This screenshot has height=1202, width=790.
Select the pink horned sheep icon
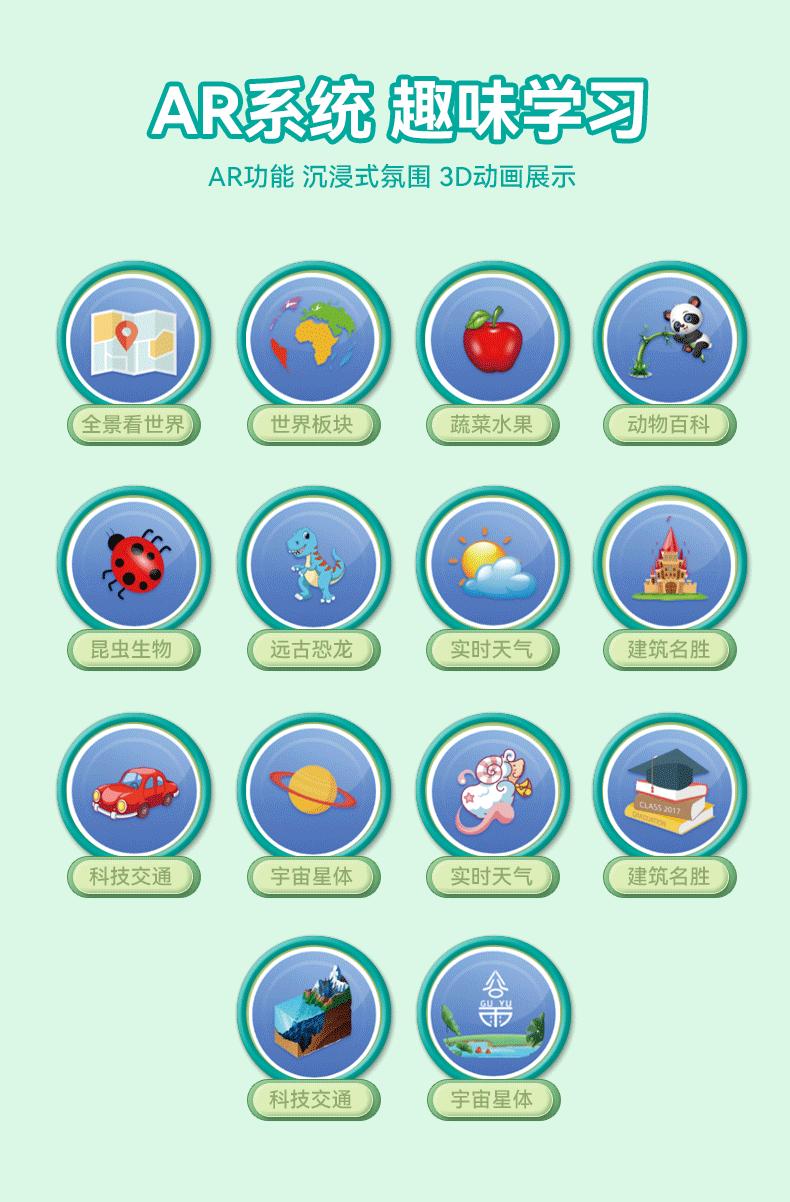pos(492,790)
